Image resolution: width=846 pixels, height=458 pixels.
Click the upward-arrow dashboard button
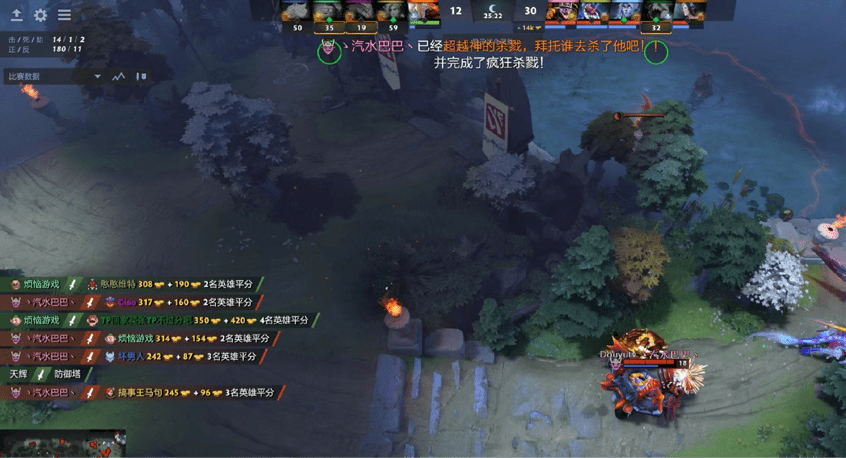click(16, 16)
